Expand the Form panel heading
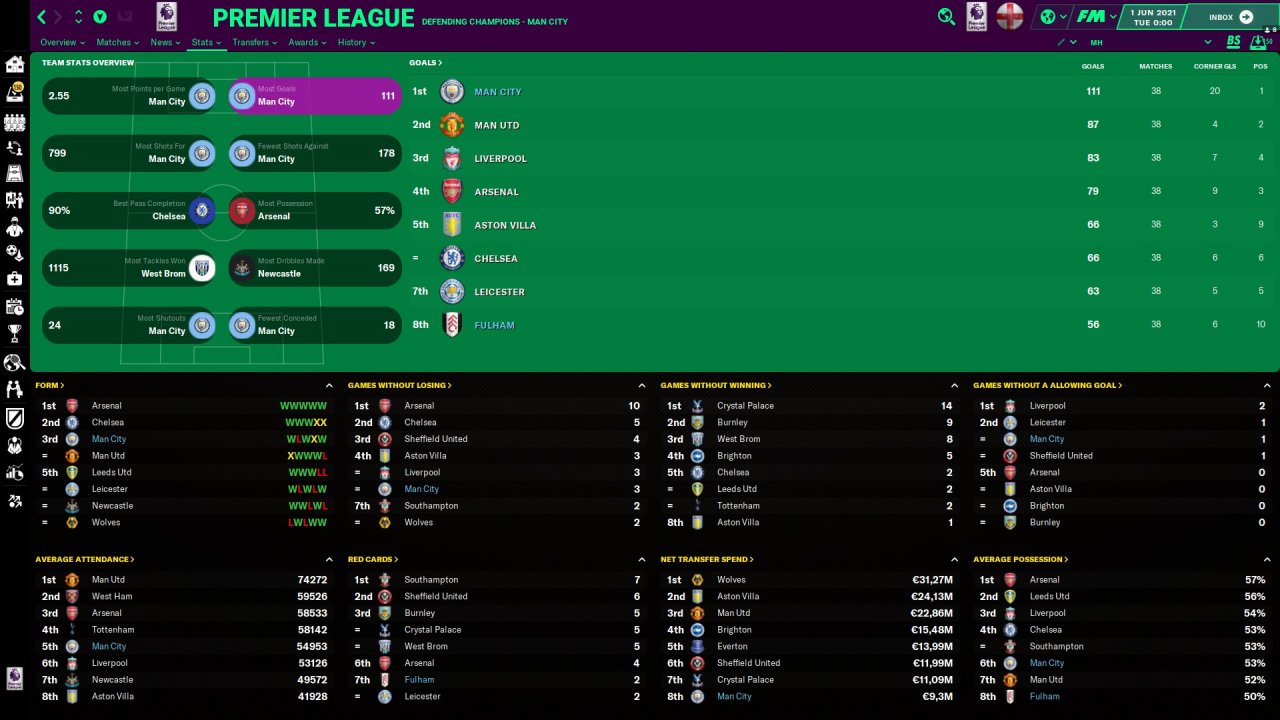The height and width of the screenshot is (720, 1280). pos(49,385)
